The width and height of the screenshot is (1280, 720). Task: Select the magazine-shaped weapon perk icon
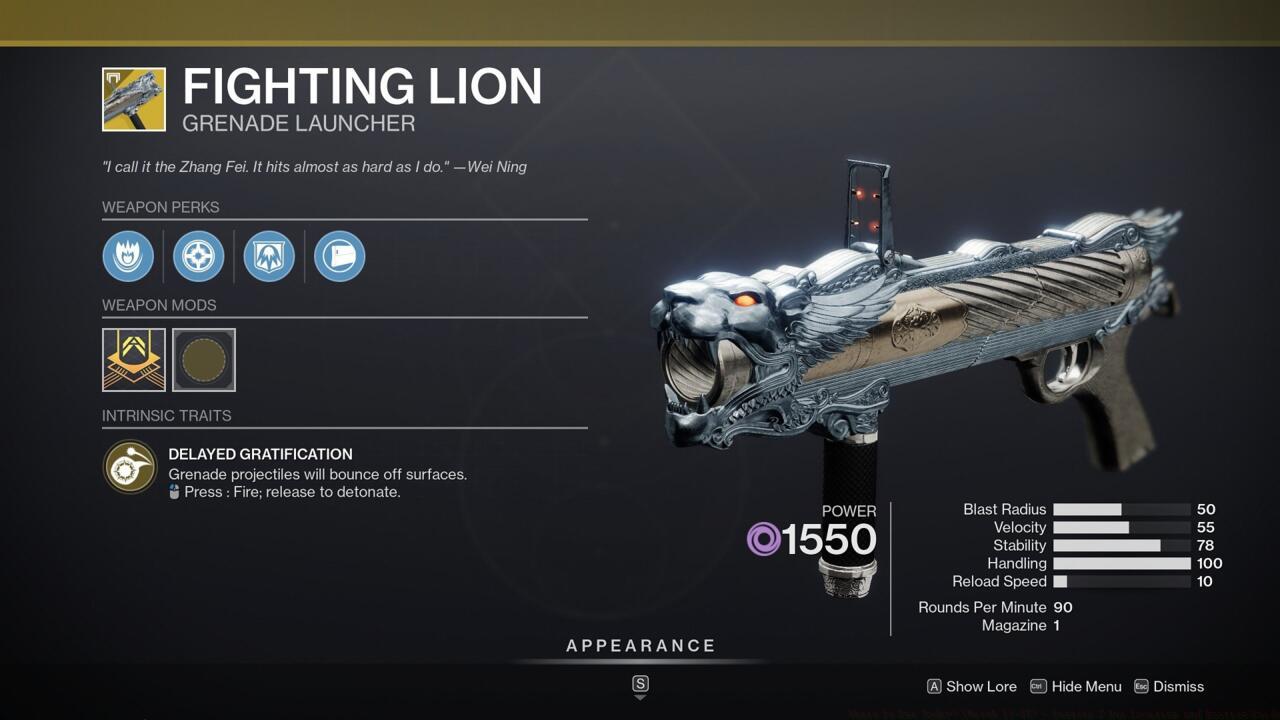(339, 256)
